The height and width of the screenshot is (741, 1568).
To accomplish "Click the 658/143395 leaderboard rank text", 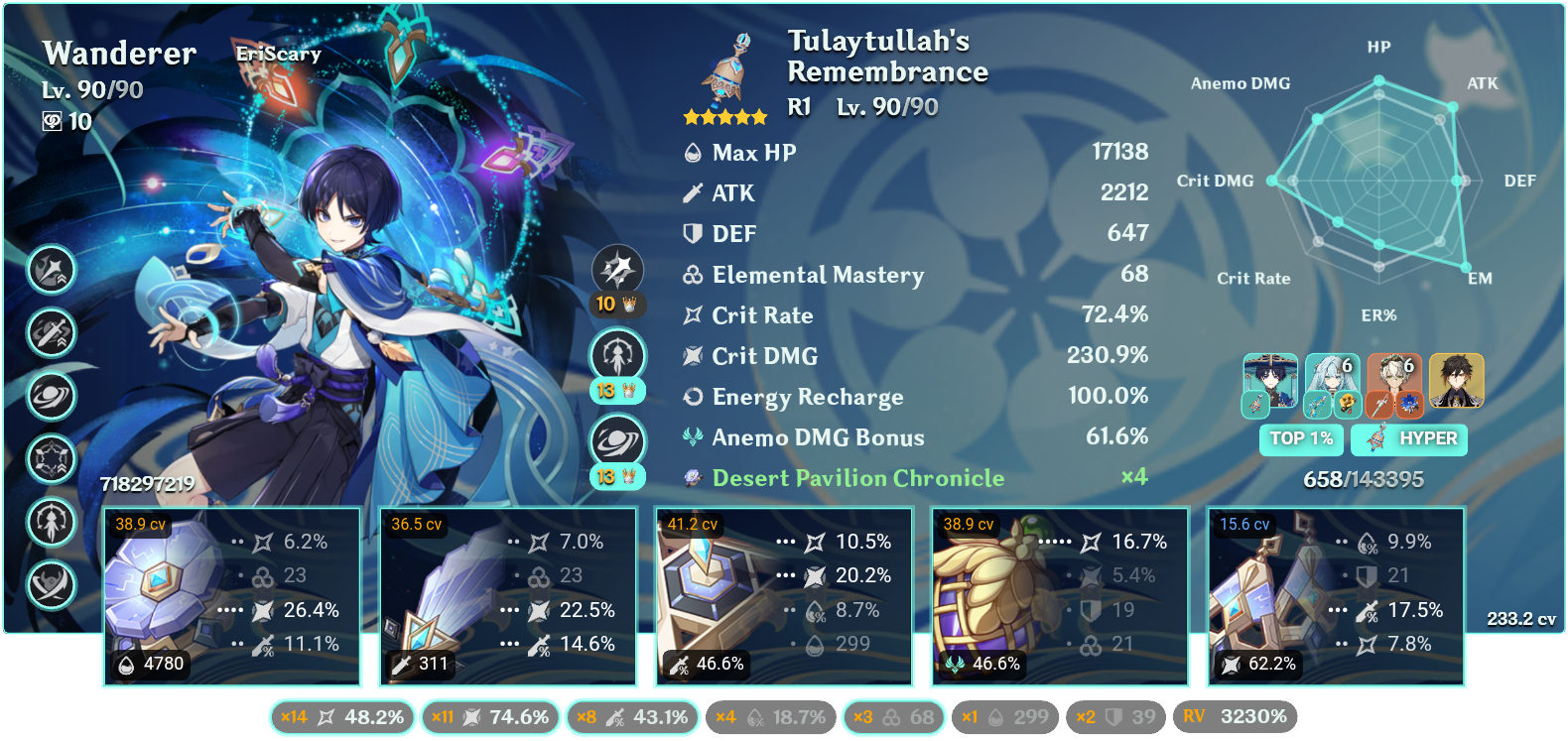I will [1363, 478].
